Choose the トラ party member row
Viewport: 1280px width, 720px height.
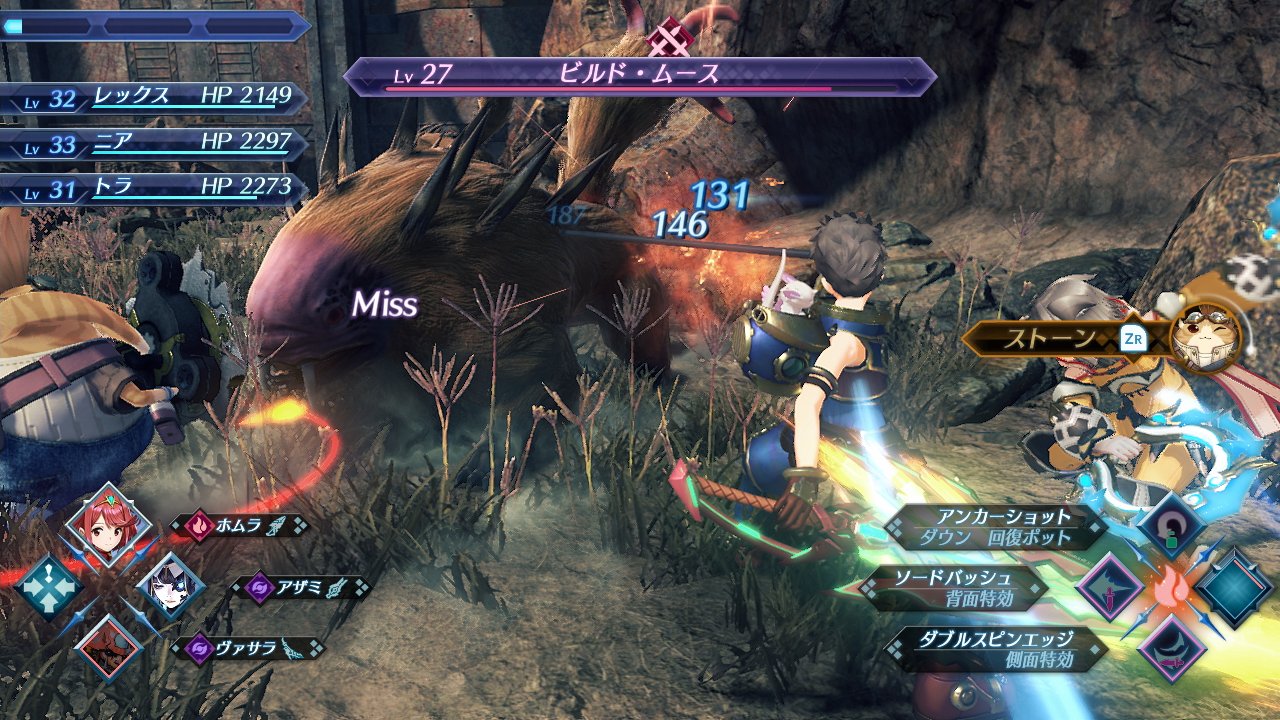point(155,188)
